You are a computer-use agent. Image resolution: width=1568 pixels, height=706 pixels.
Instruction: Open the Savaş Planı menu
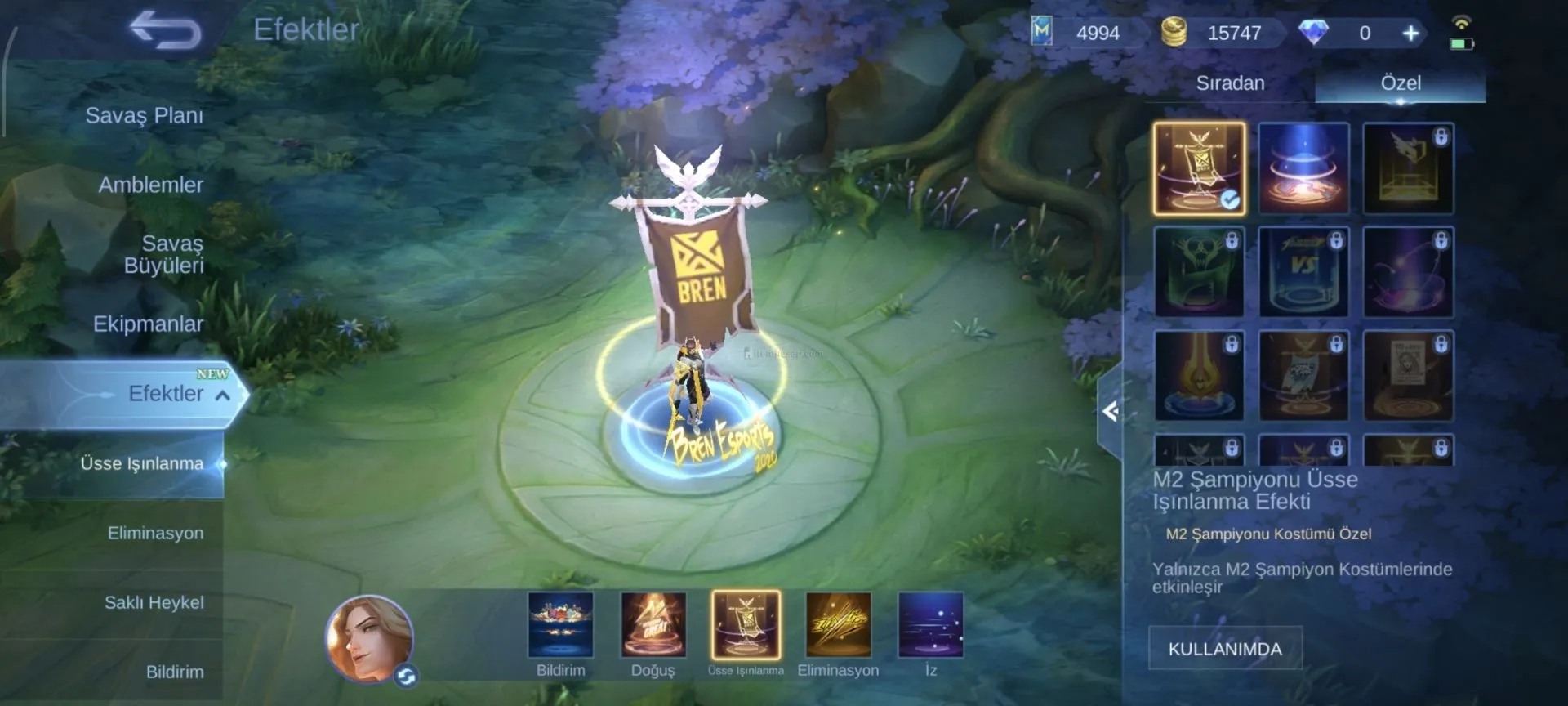click(144, 116)
